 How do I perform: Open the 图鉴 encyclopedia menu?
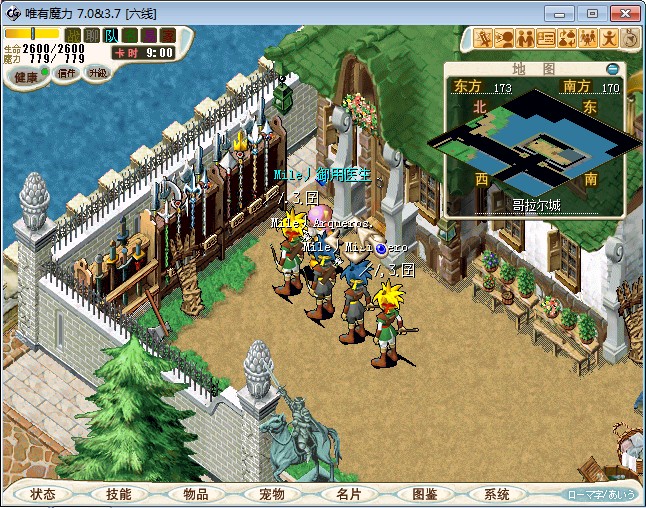[x=423, y=494]
